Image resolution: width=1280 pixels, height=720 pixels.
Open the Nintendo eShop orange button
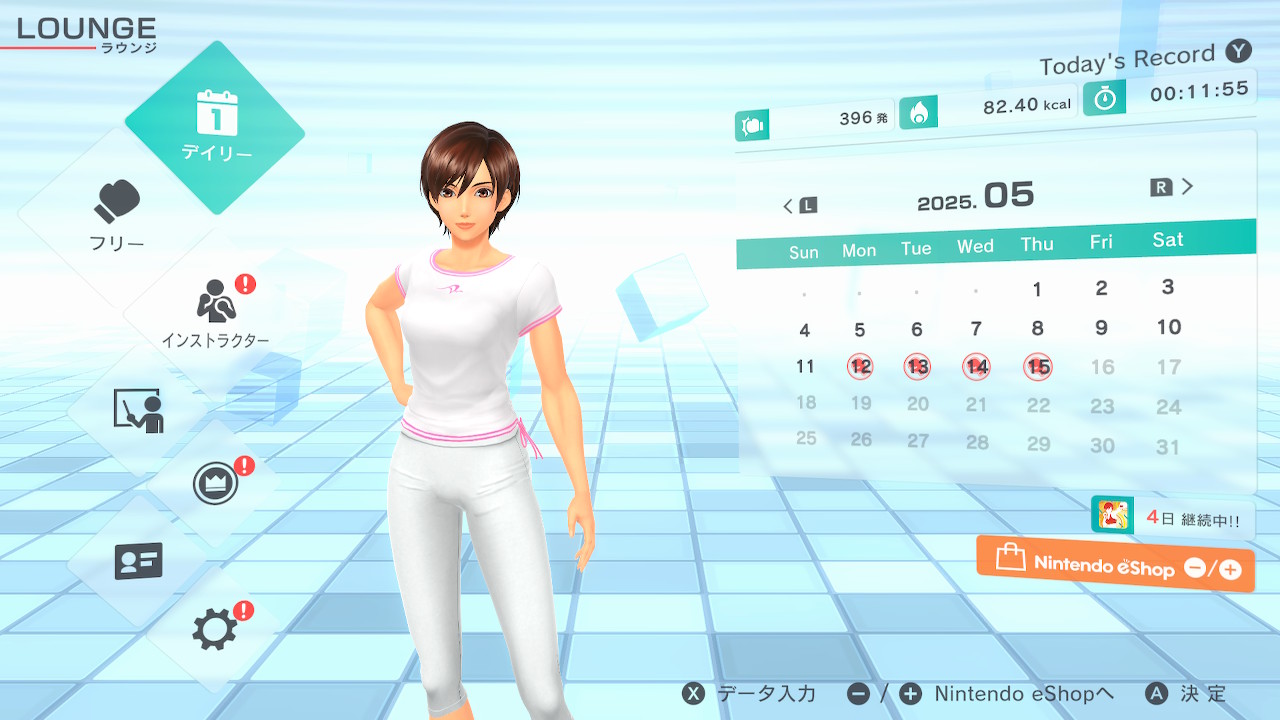[x=1115, y=565]
